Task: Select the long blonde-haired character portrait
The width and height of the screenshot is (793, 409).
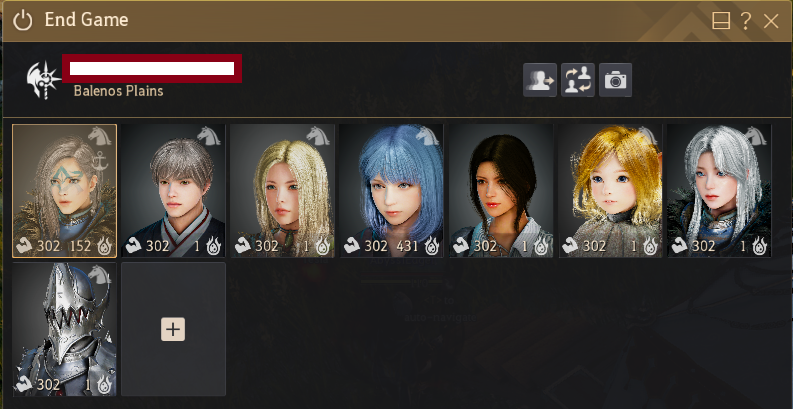Action: [x=282, y=191]
